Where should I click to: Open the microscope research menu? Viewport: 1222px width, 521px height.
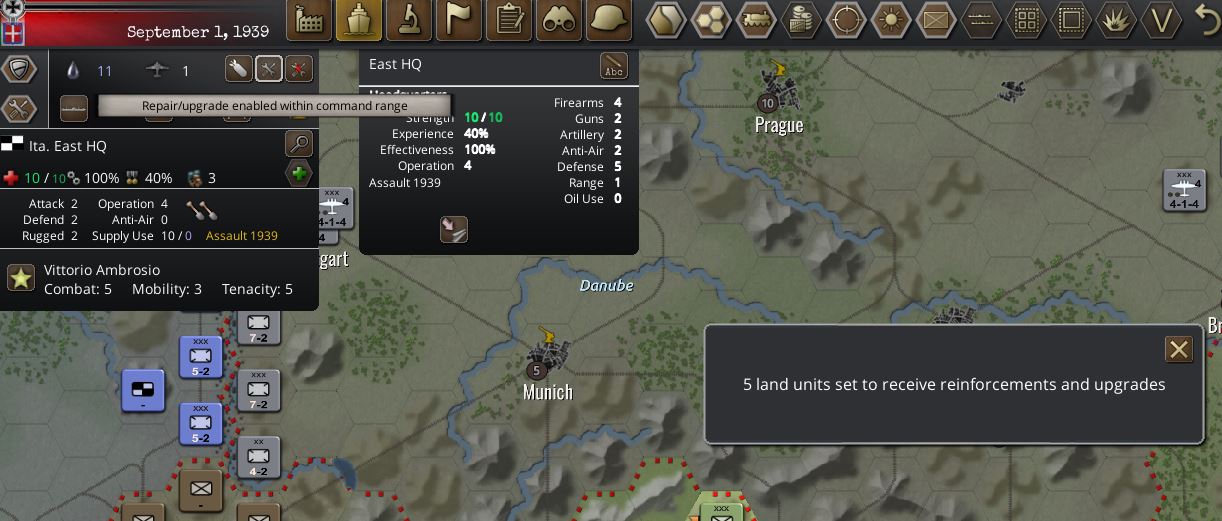click(408, 20)
